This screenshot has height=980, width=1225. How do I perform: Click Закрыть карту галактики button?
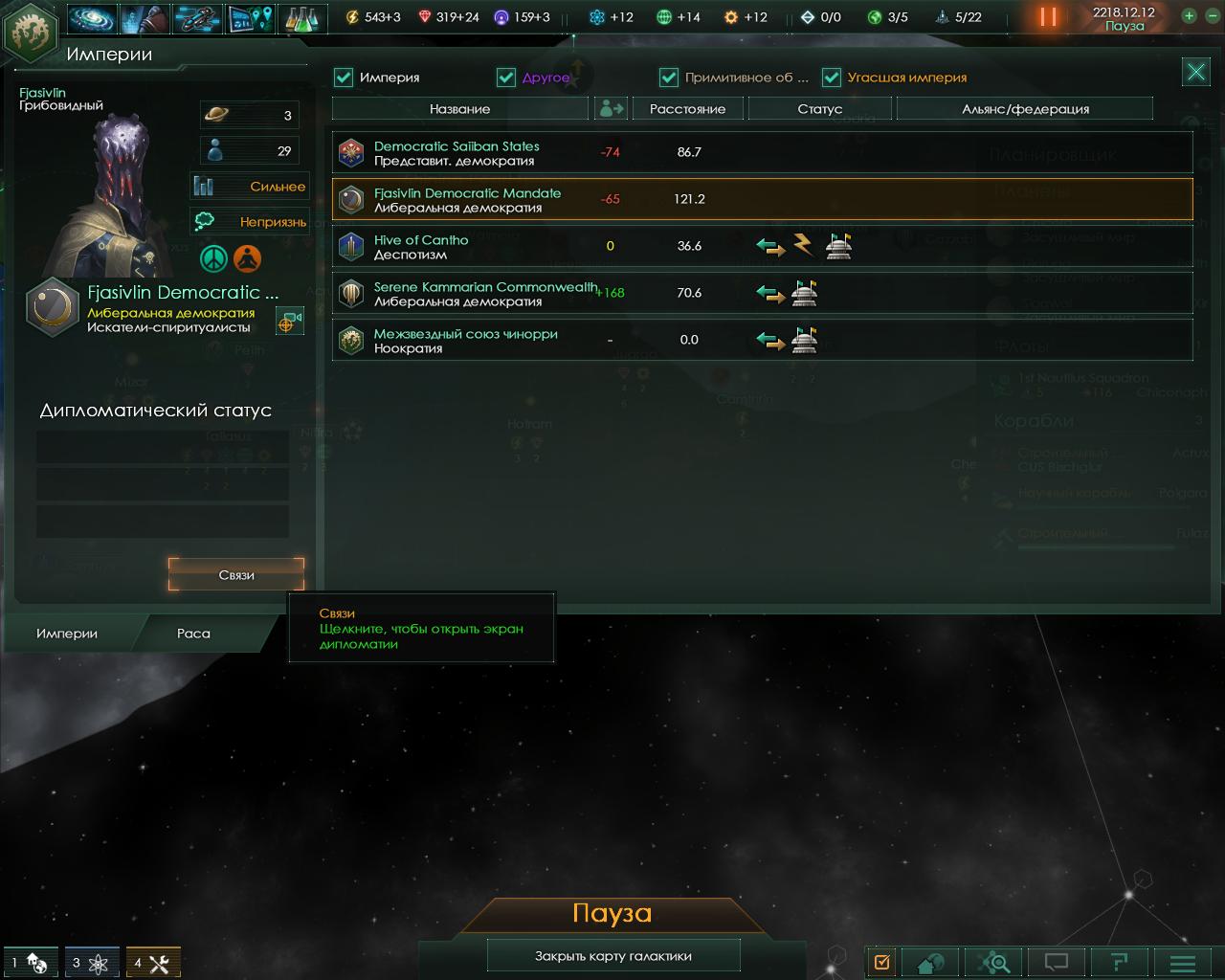point(612,956)
